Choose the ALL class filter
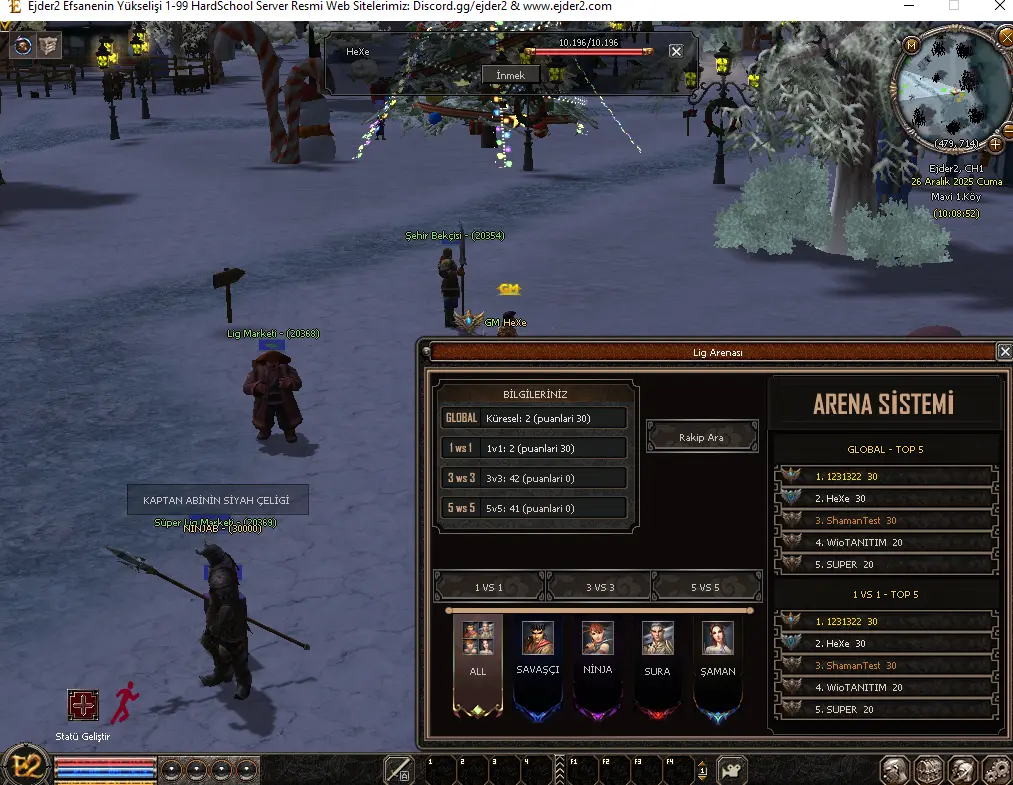The image size is (1013, 785). coord(477,662)
